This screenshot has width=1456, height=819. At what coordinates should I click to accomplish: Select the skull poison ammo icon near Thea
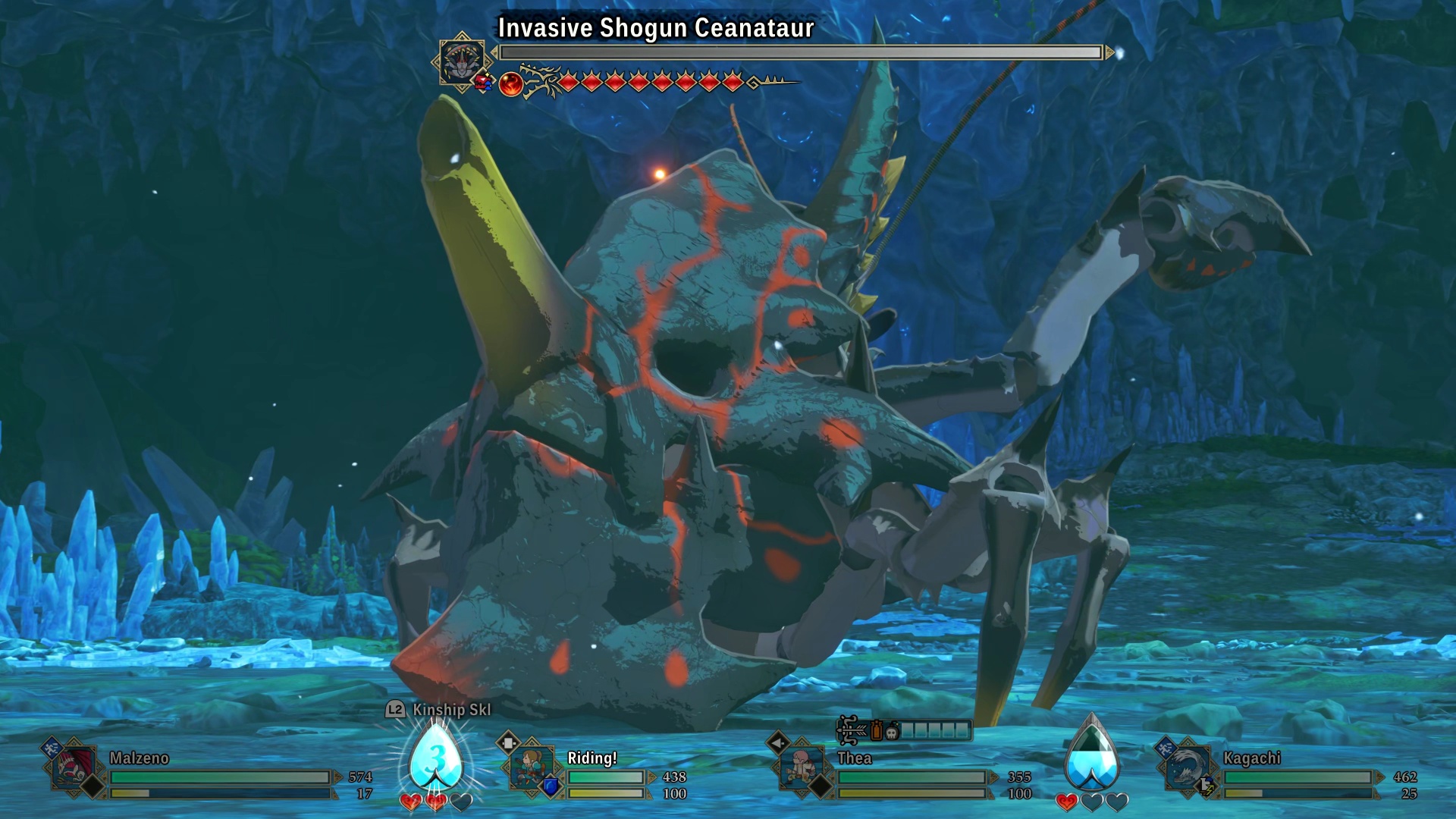[x=892, y=732]
